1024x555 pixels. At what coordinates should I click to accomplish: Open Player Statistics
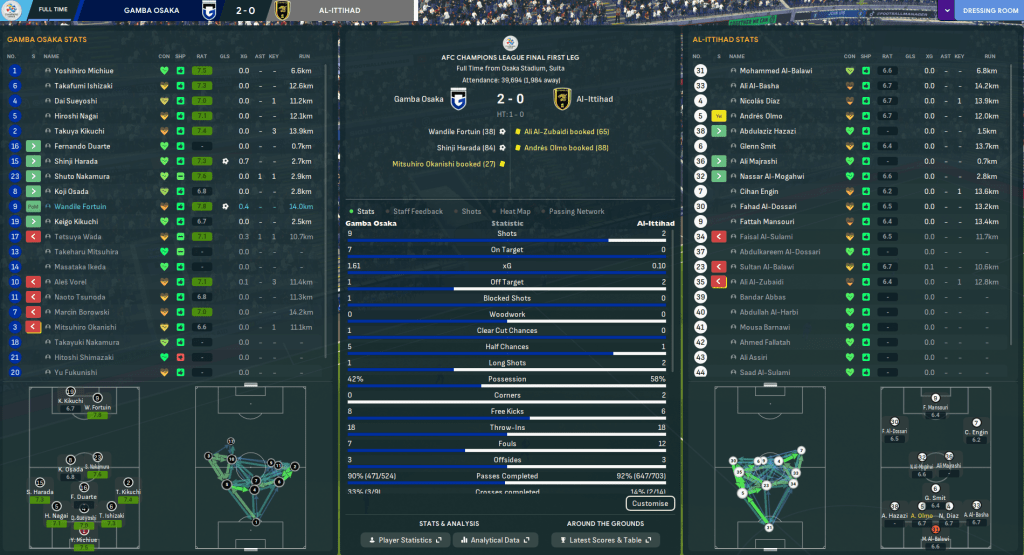(x=404, y=540)
